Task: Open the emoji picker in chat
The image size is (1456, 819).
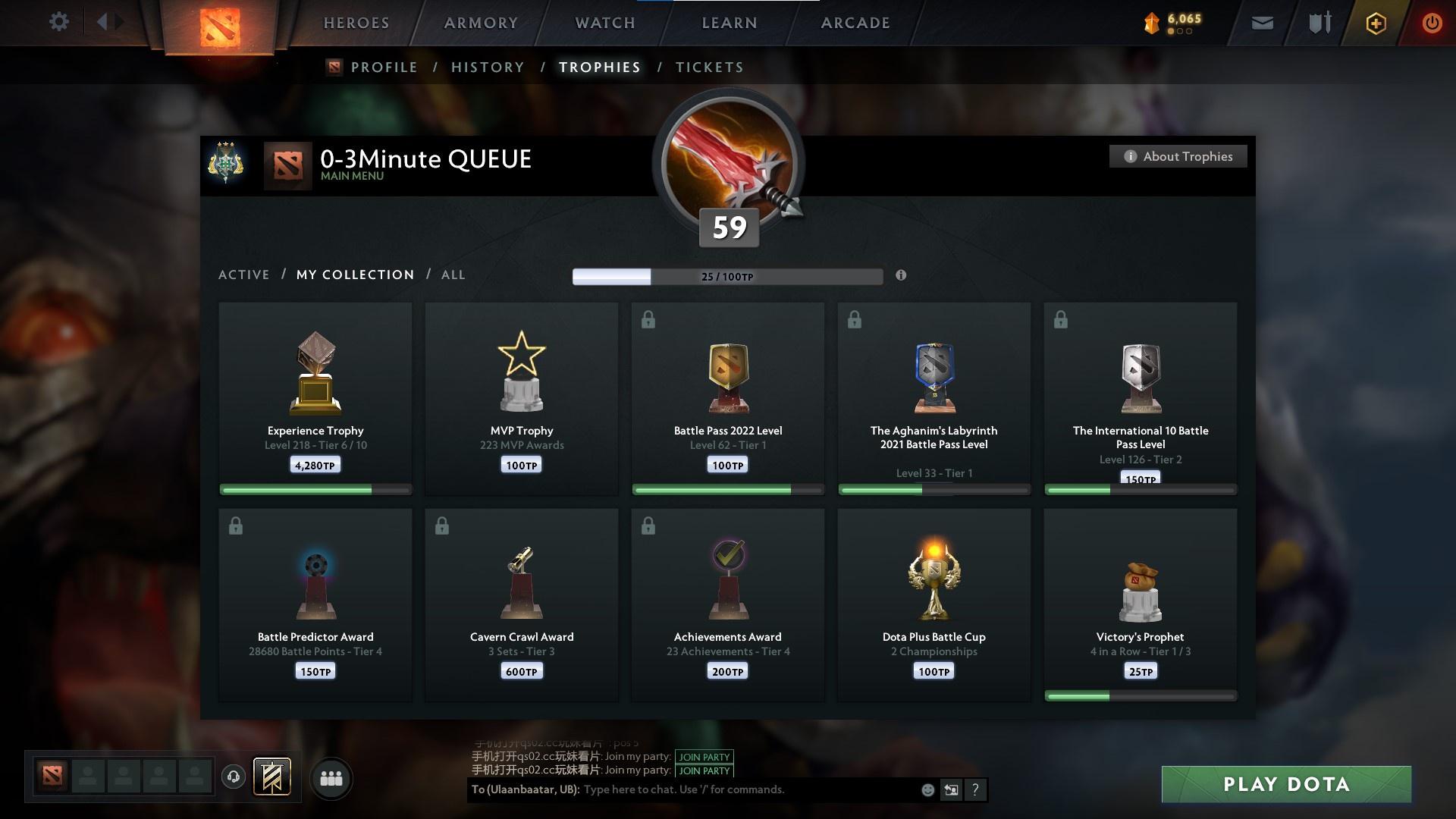Action: (x=927, y=789)
